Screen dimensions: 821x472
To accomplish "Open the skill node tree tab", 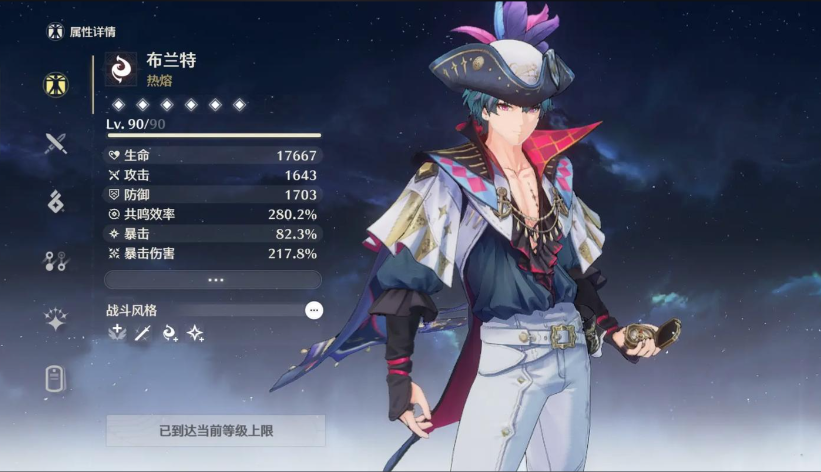I will [56, 261].
